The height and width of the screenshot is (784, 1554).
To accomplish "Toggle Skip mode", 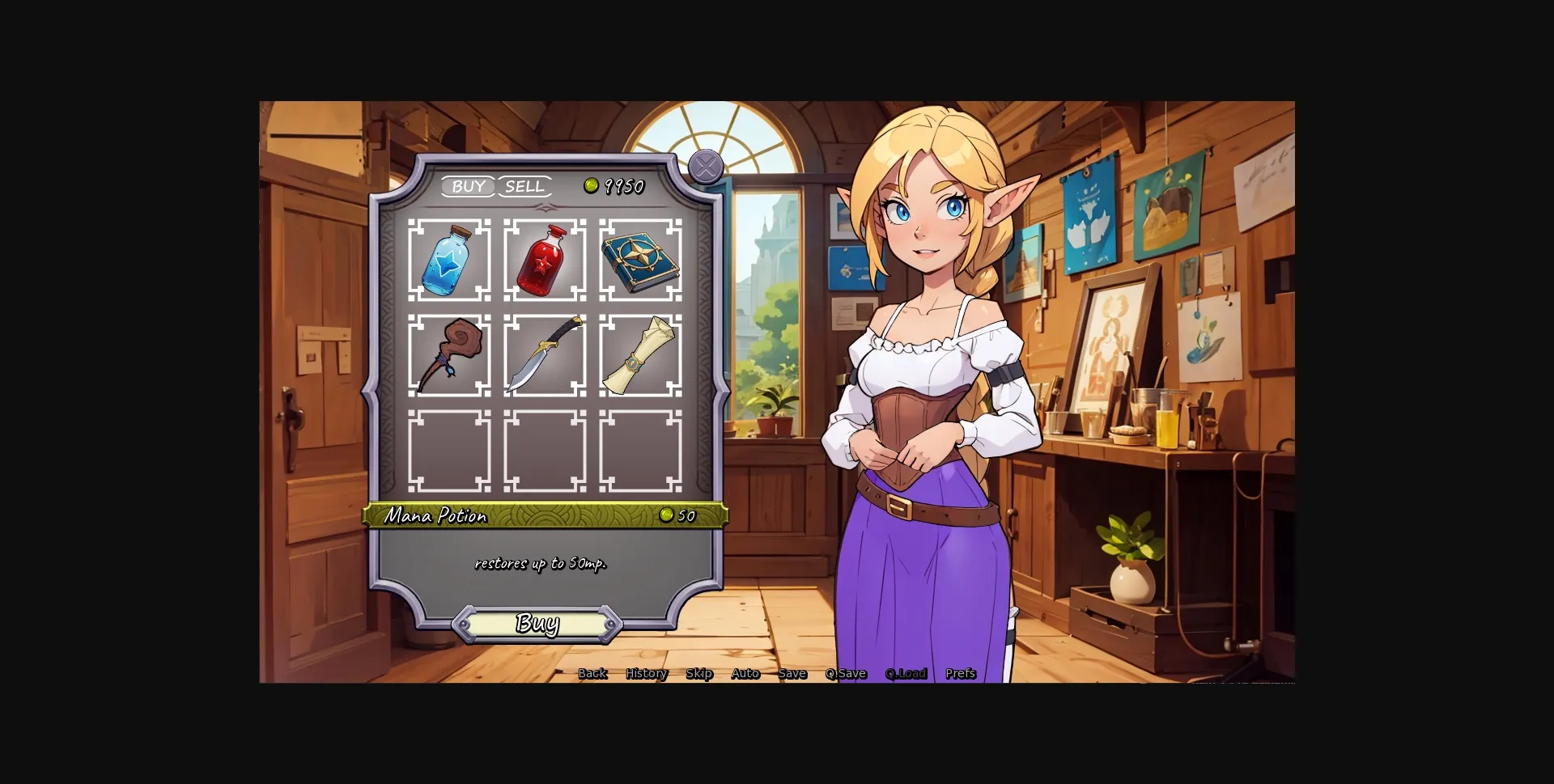I will (699, 672).
